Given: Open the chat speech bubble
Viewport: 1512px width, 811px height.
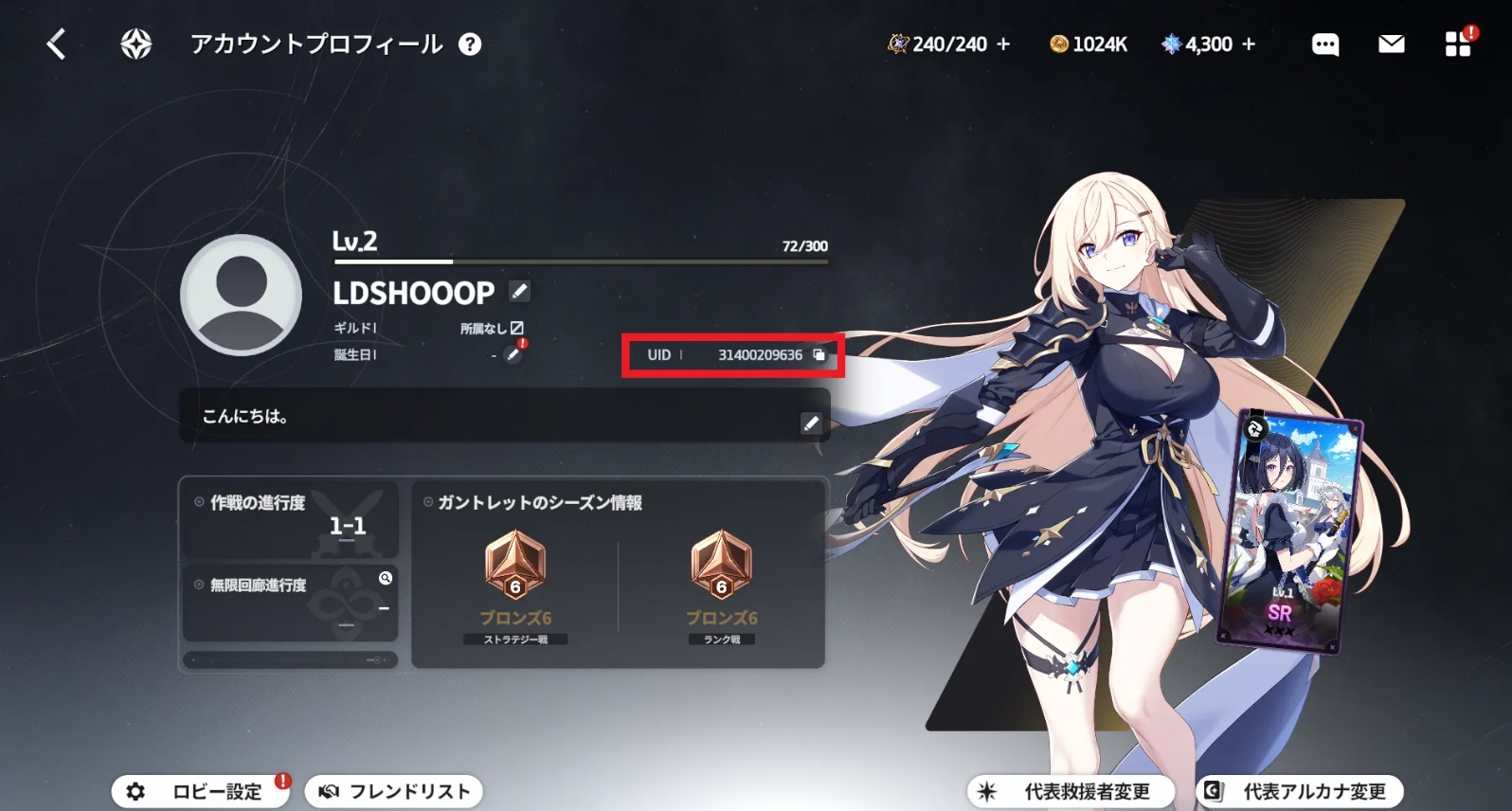Looking at the screenshot, I should point(1325,45).
